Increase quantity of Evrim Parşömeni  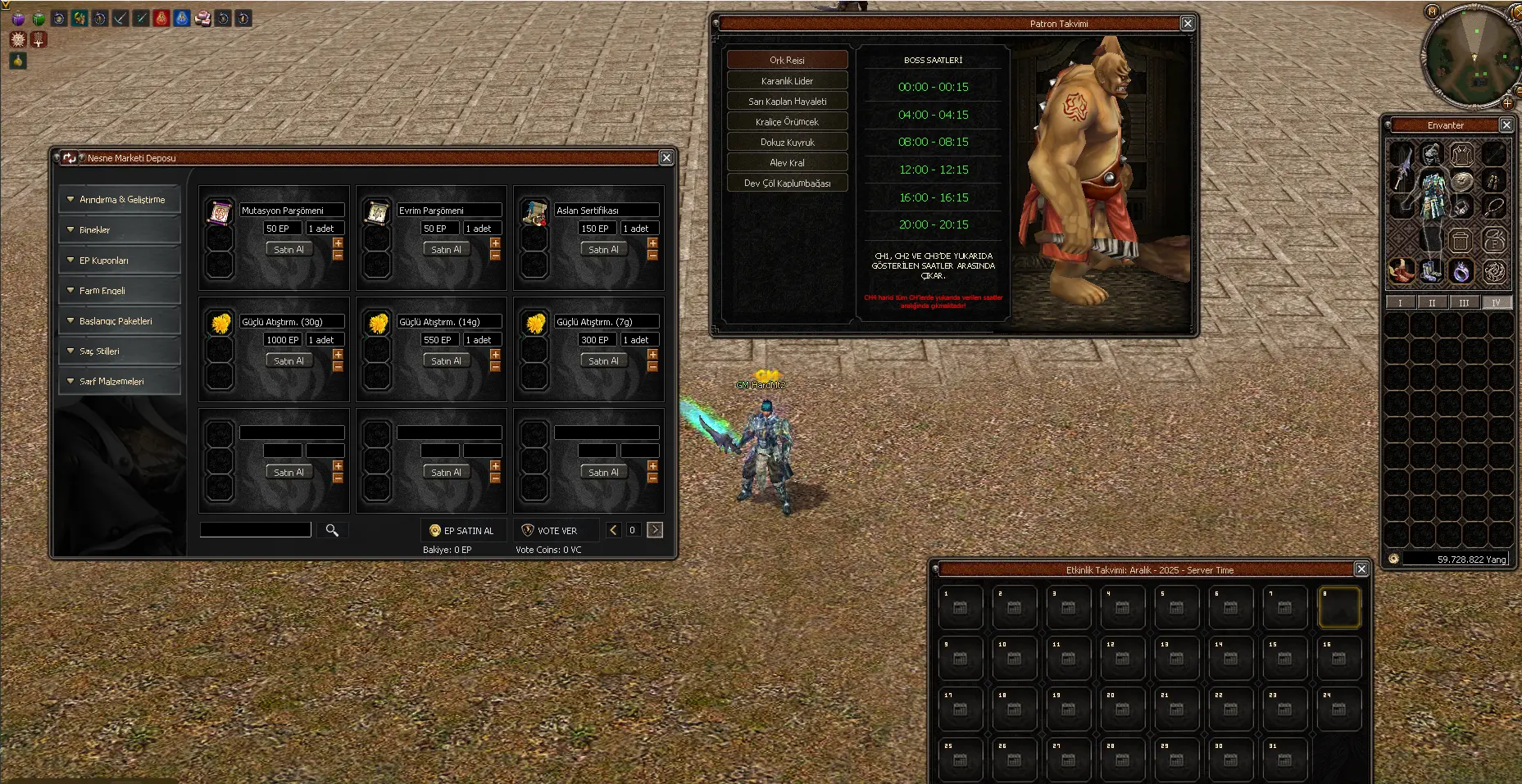tap(495, 243)
